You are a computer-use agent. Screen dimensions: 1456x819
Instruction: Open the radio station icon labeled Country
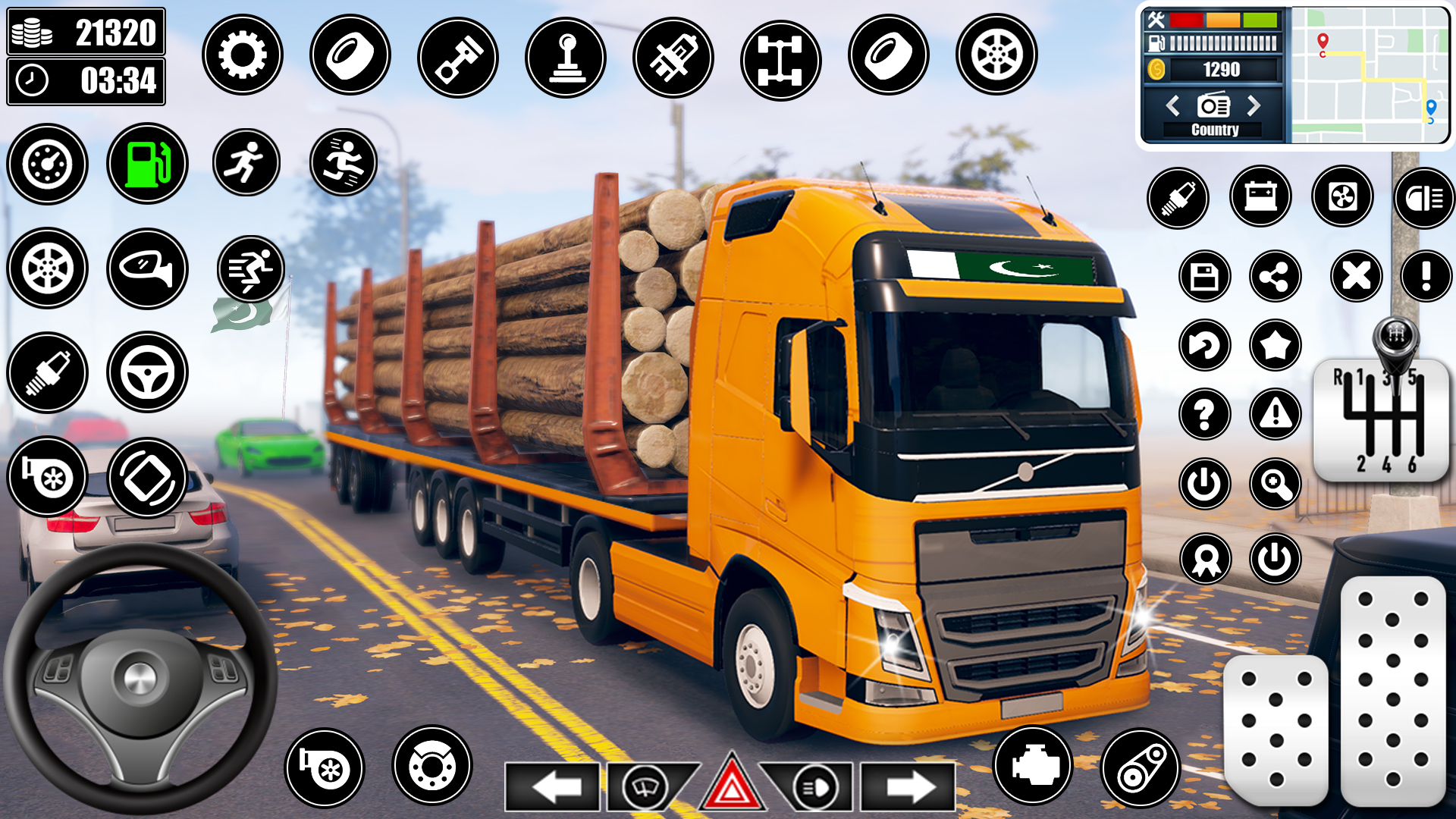pyautogui.click(x=1215, y=106)
